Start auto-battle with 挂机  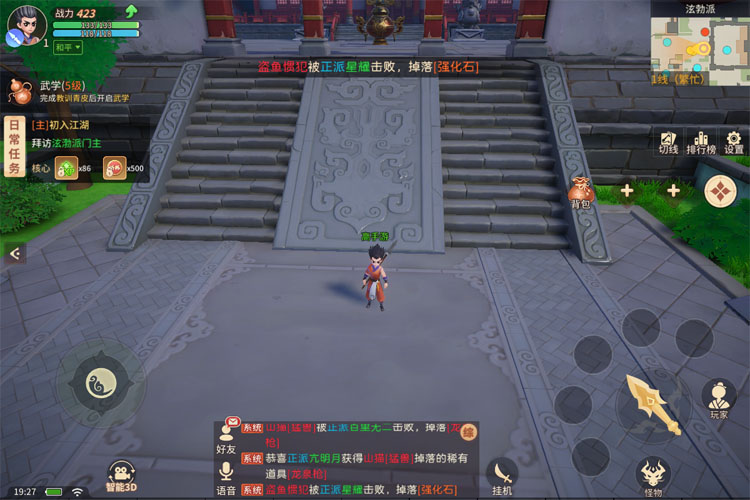pos(502,476)
